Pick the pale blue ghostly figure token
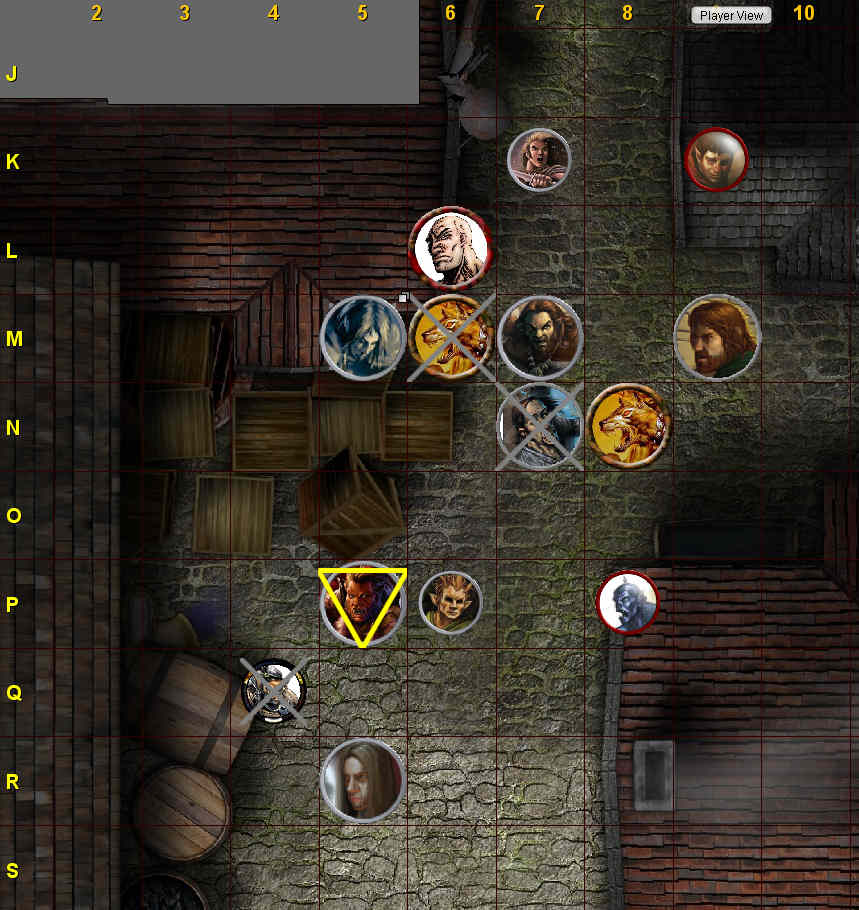 point(362,337)
